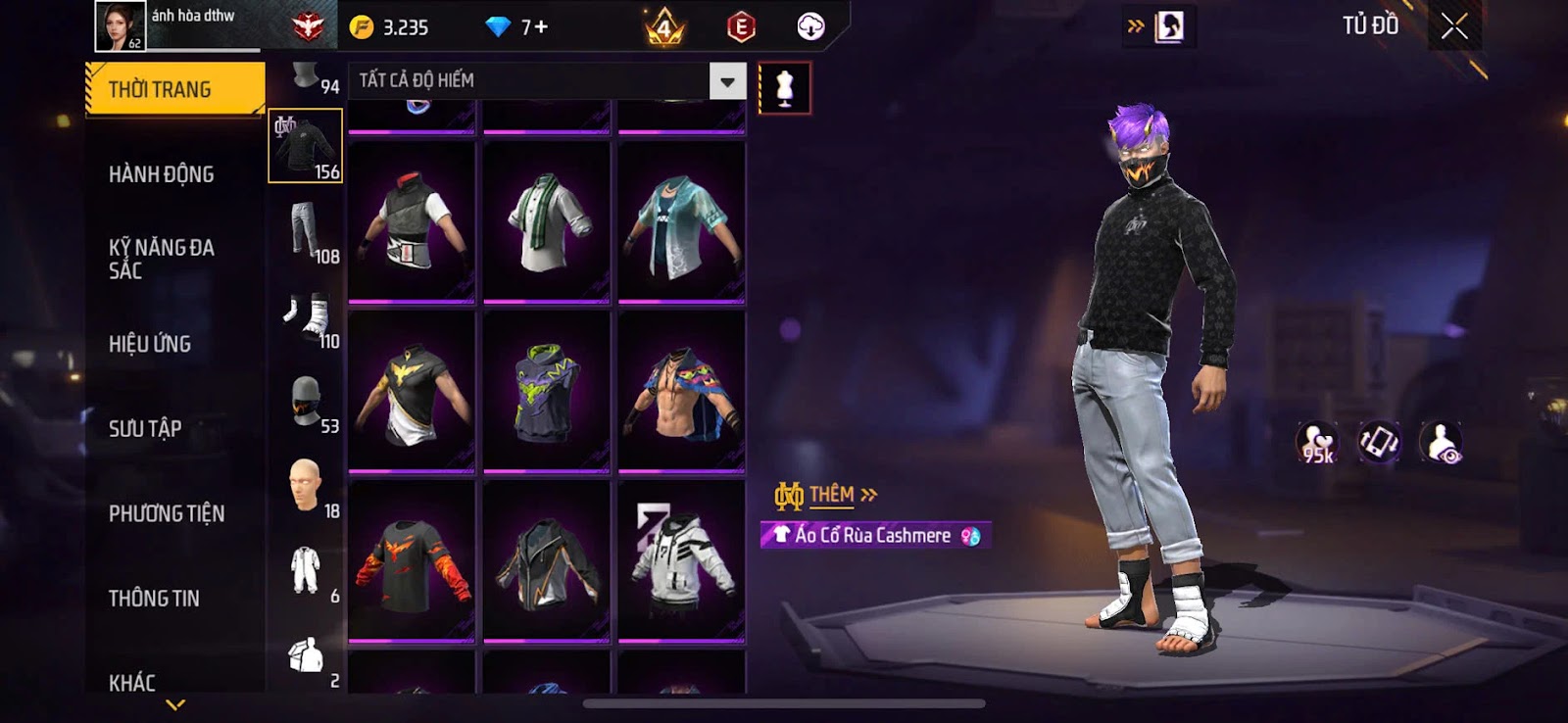
Task: Select the shoes category with 110 items
Action: click(306, 316)
